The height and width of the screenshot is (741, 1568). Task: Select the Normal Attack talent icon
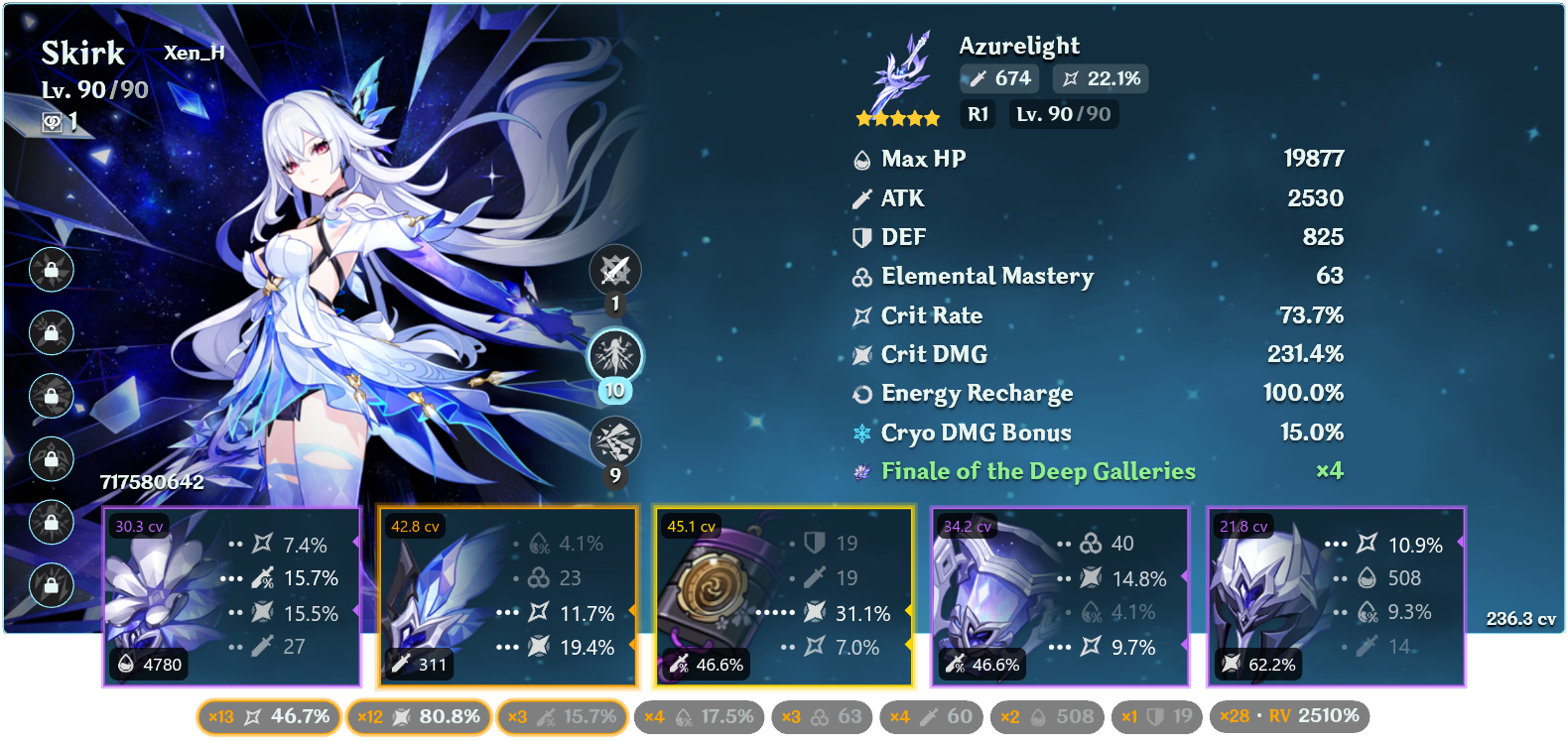pos(615,270)
